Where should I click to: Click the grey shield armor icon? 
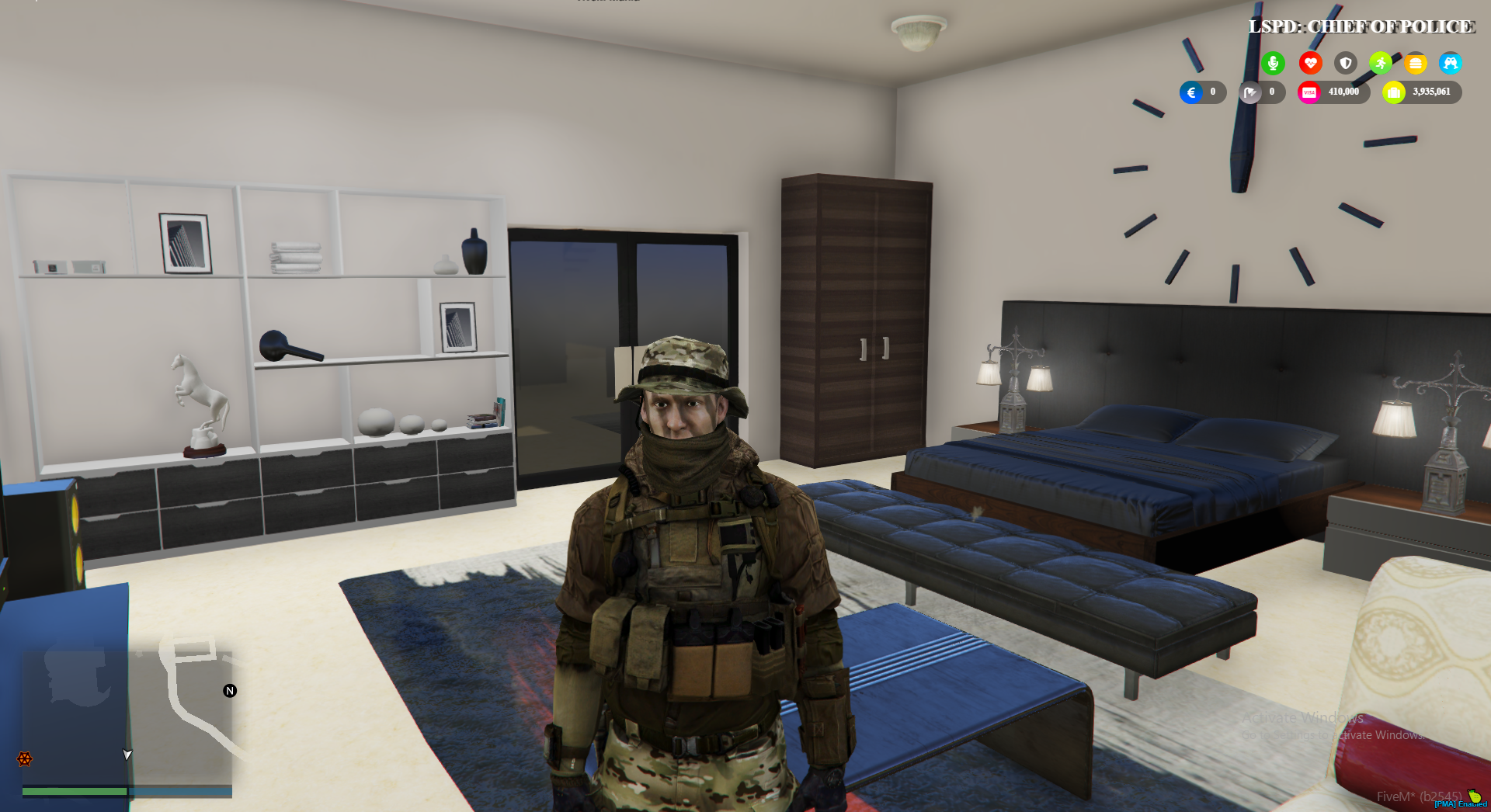point(1344,64)
